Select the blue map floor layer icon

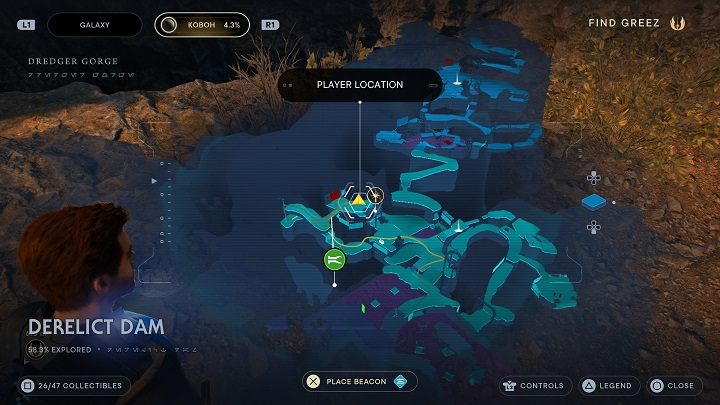(594, 203)
